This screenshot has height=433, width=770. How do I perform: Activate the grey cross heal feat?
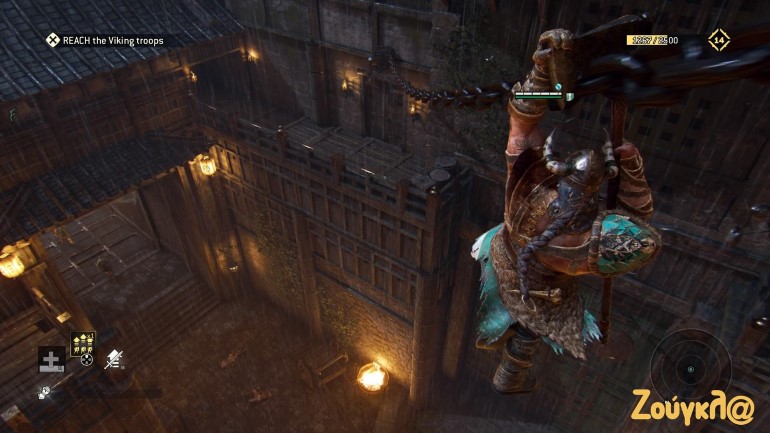(x=51, y=360)
